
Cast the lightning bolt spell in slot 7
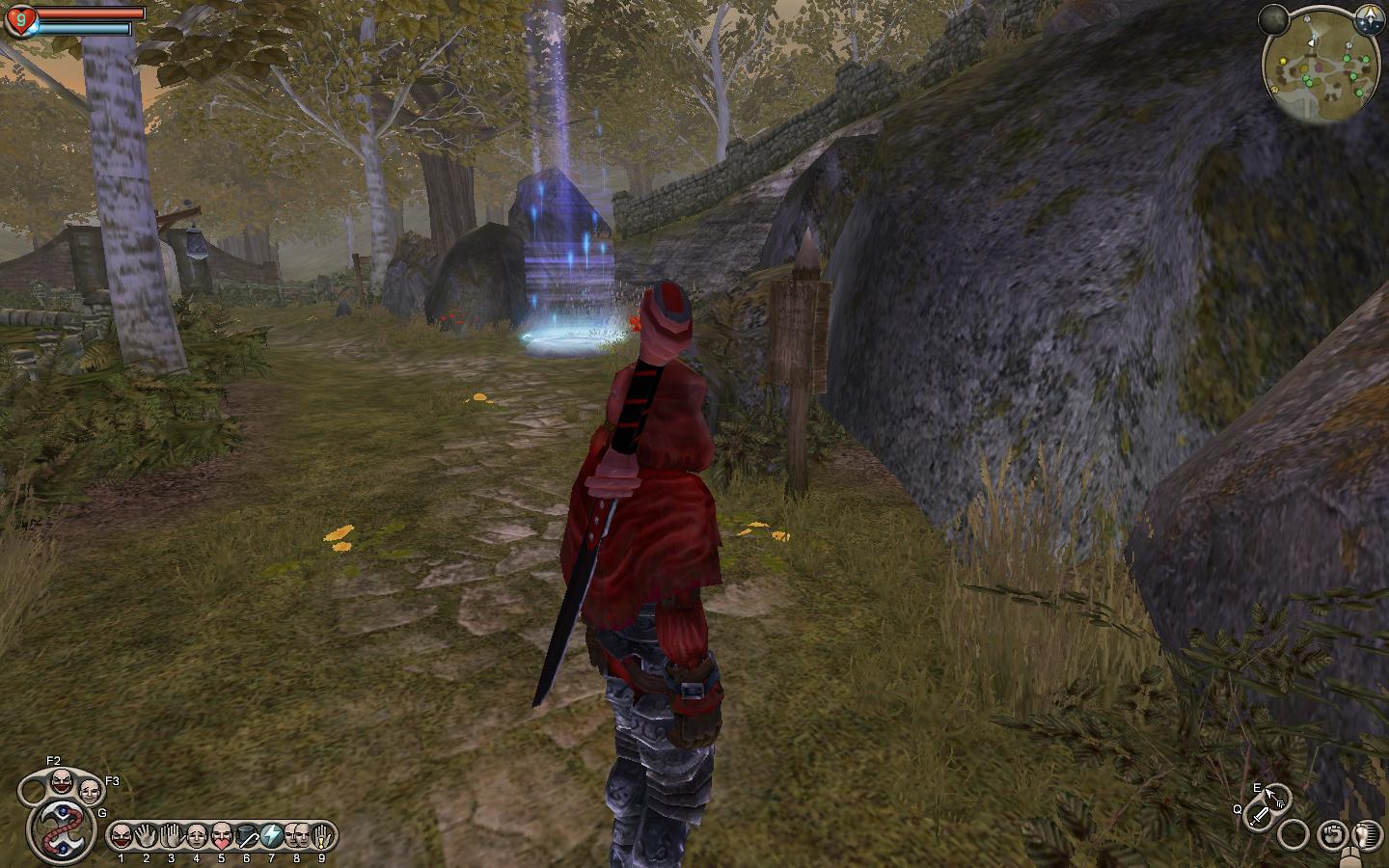[271, 835]
